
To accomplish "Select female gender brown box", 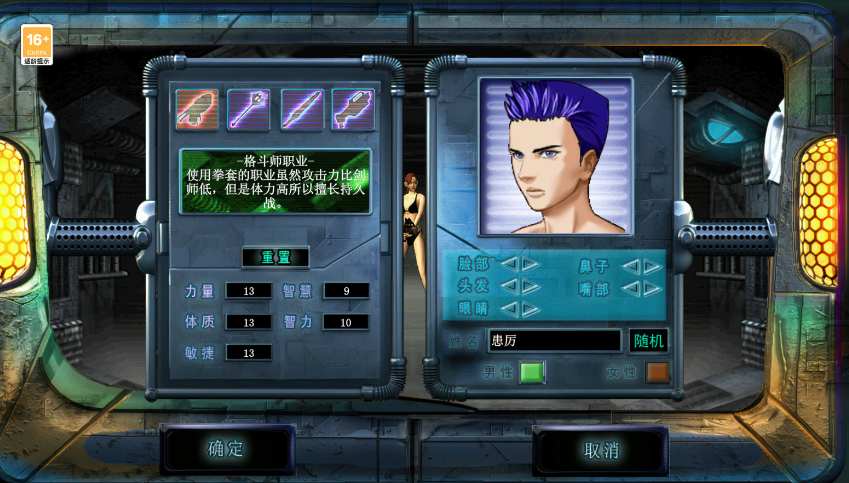I will pos(657,372).
